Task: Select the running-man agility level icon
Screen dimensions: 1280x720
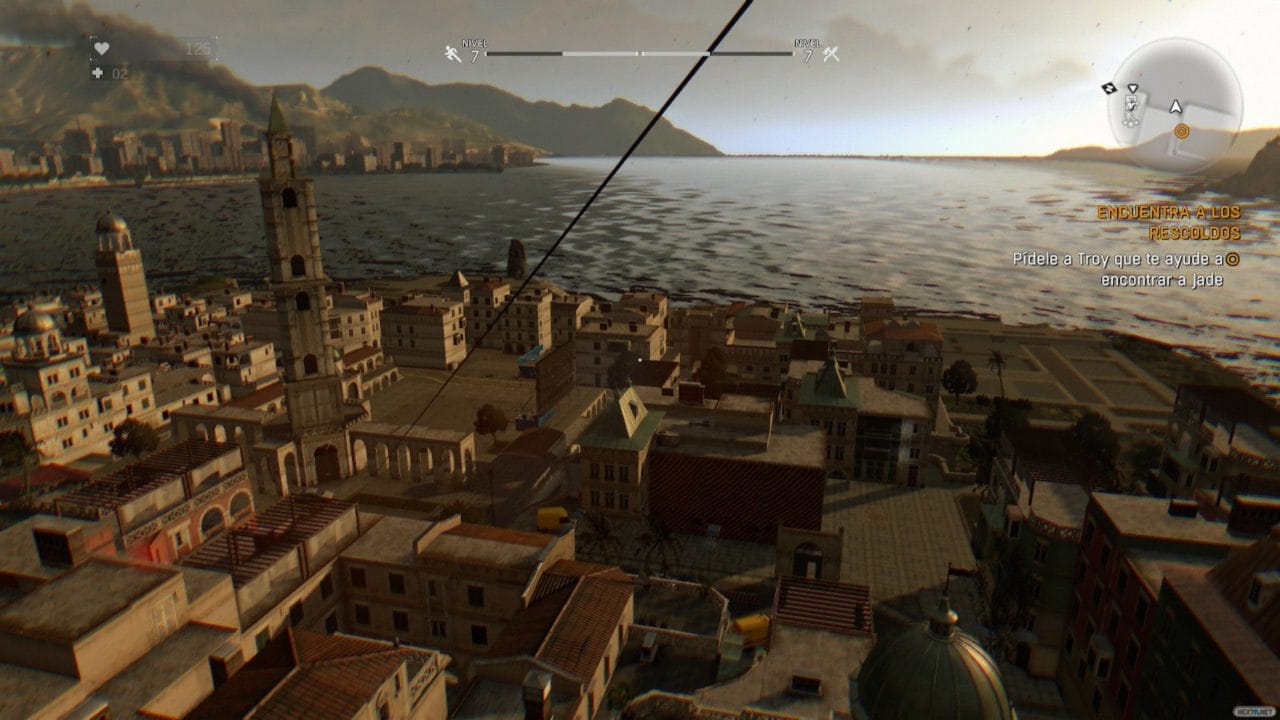Action: [x=453, y=54]
